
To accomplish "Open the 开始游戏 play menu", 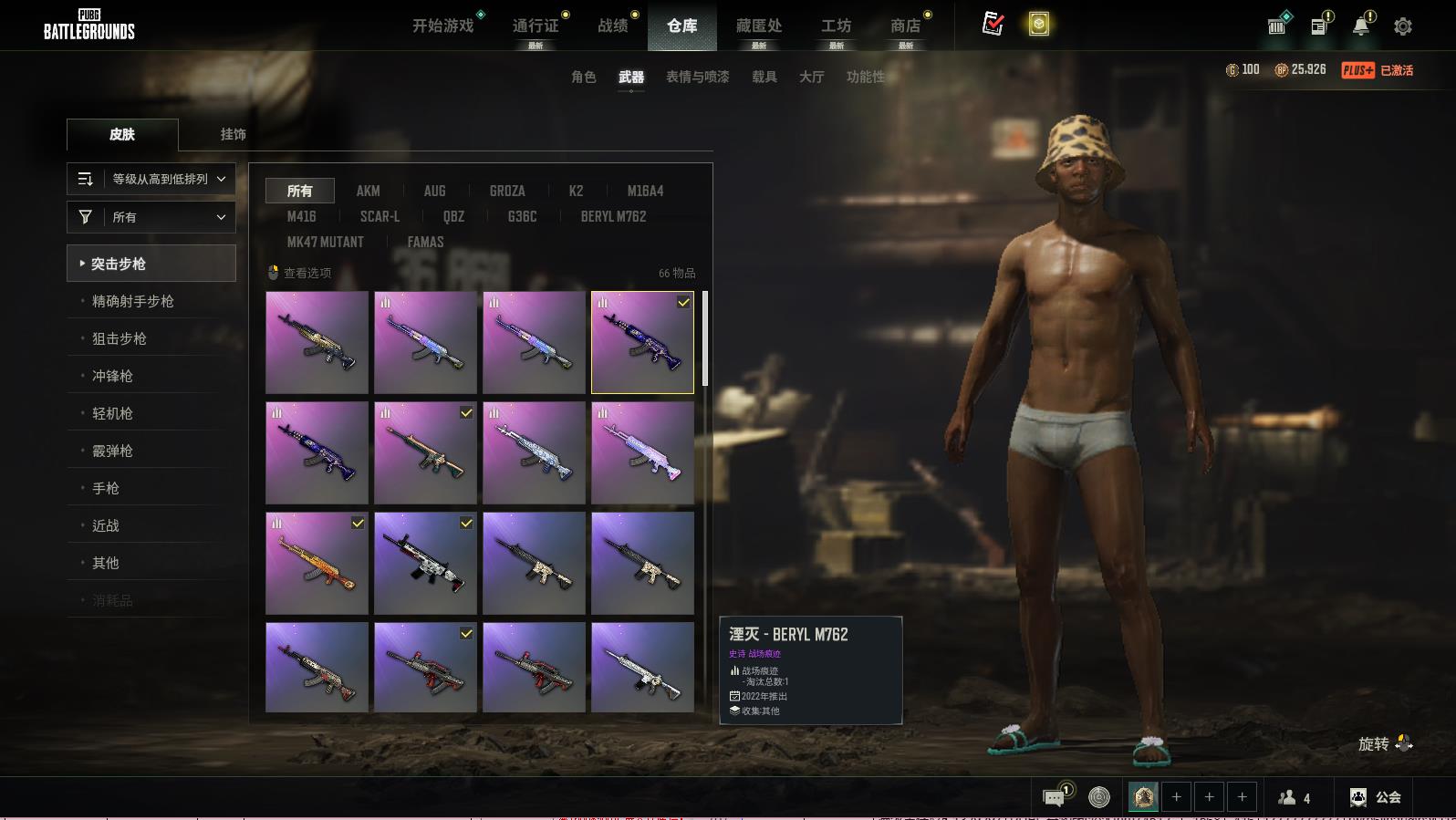I will click(443, 26).
